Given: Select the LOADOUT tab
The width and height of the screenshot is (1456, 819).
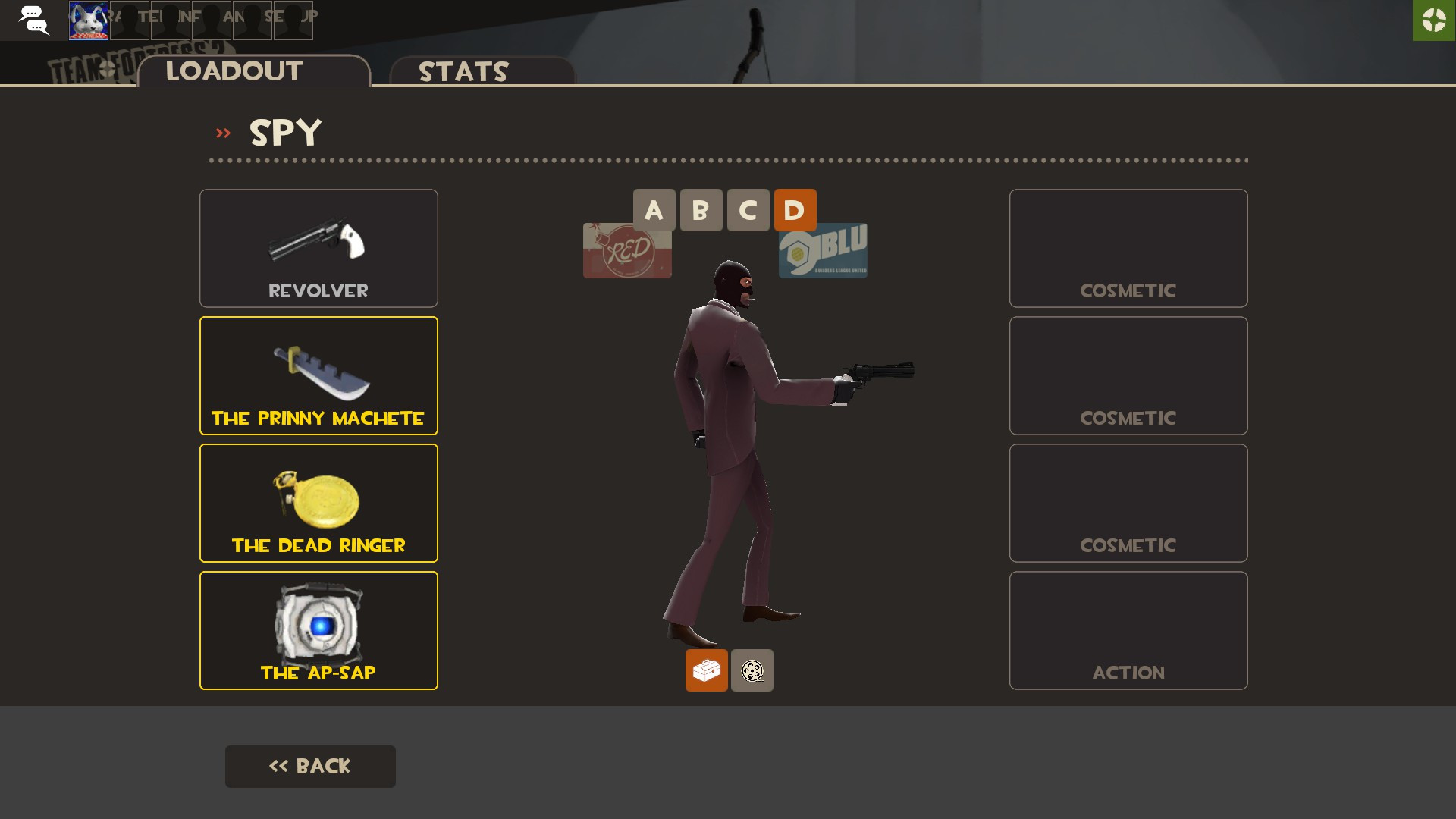Looking at the screenshot, I should click(x=234, y=71).
